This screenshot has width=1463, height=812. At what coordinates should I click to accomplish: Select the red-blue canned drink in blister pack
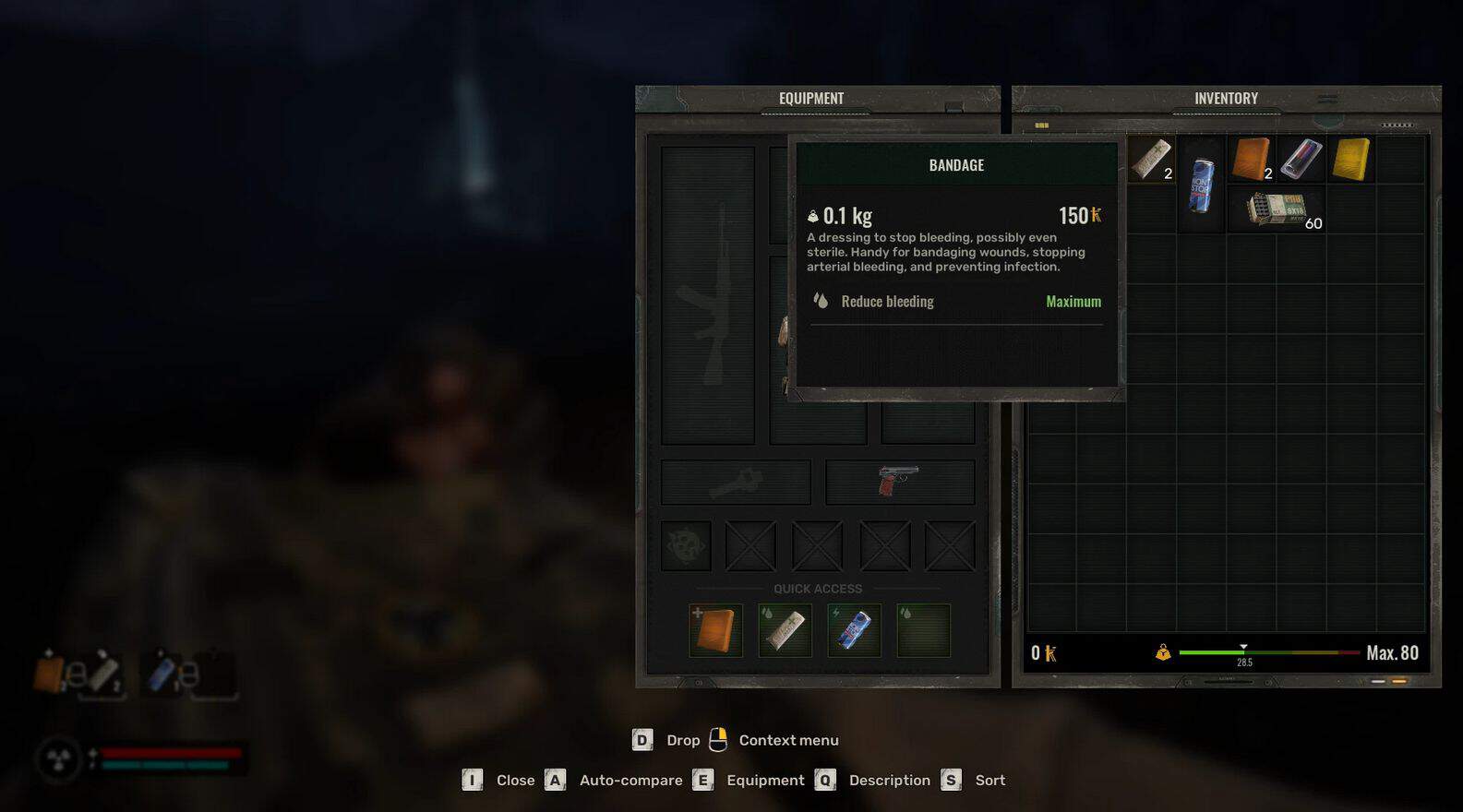click(1301, 160)
